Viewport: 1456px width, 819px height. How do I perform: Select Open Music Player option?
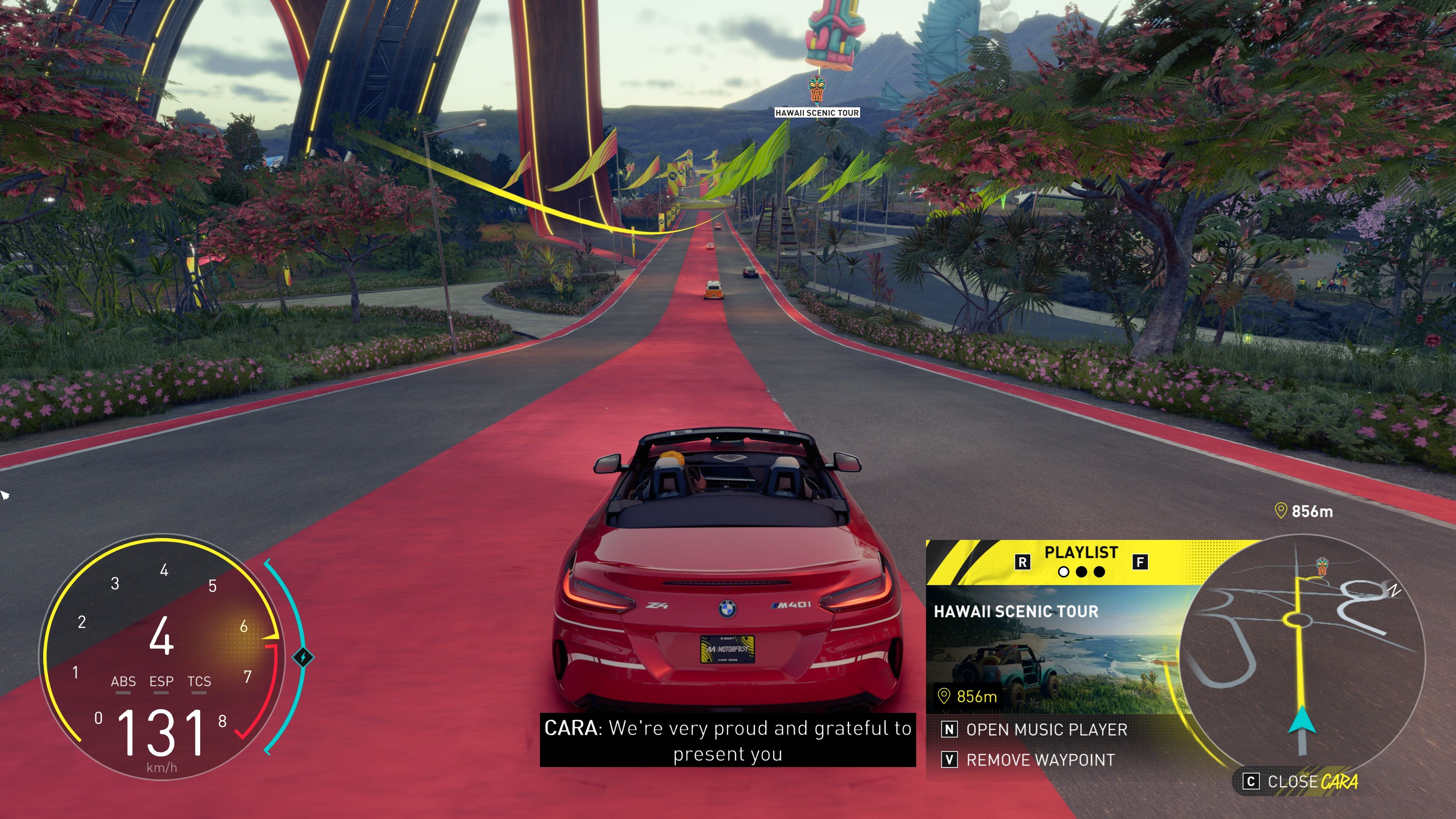(x=1046, y=730)
